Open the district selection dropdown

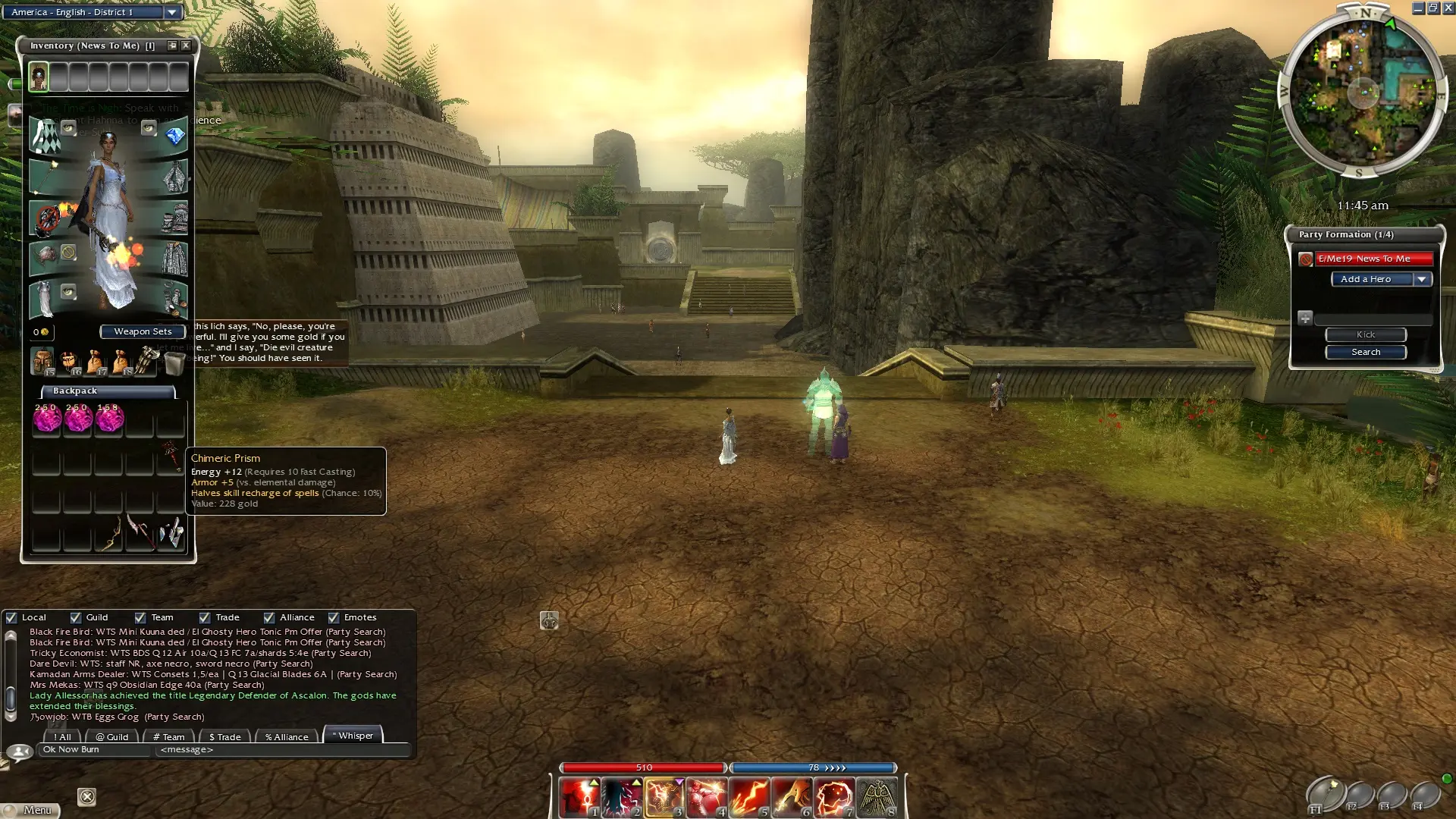pos(172,12)
